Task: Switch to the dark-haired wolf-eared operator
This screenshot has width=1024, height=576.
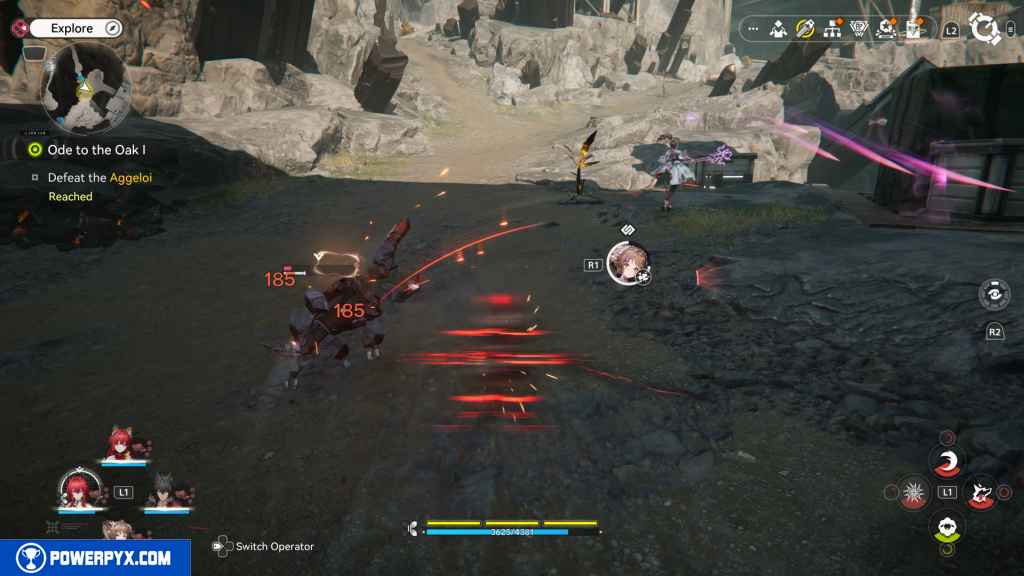Action: coord(165,490)
